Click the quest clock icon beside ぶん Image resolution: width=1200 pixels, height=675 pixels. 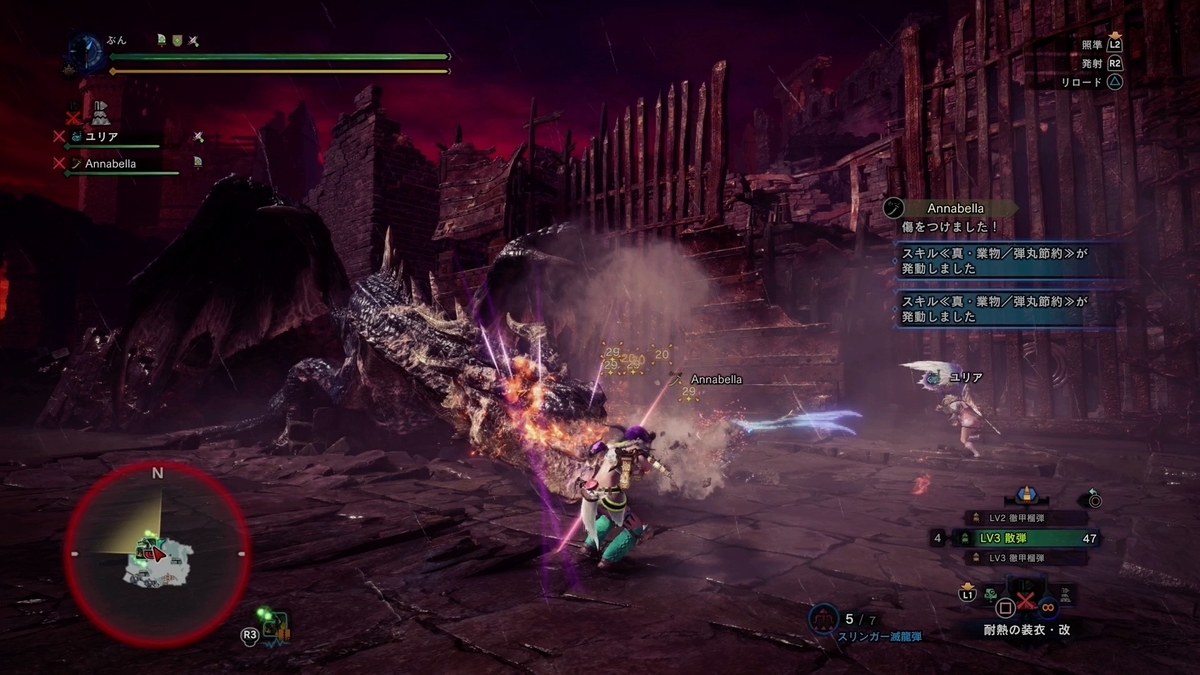[84, 51]
